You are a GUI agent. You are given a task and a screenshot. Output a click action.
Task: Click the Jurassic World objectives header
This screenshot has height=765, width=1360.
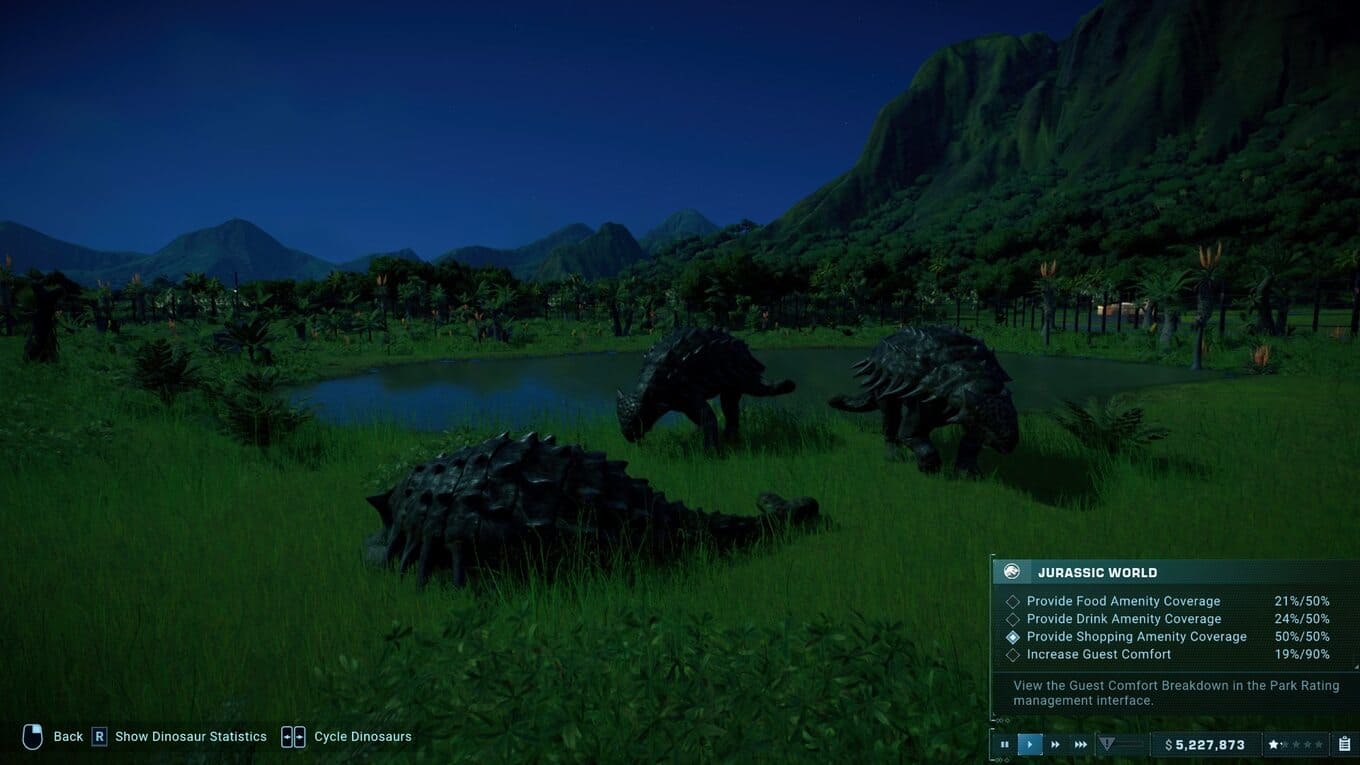tap(1097, 572)
